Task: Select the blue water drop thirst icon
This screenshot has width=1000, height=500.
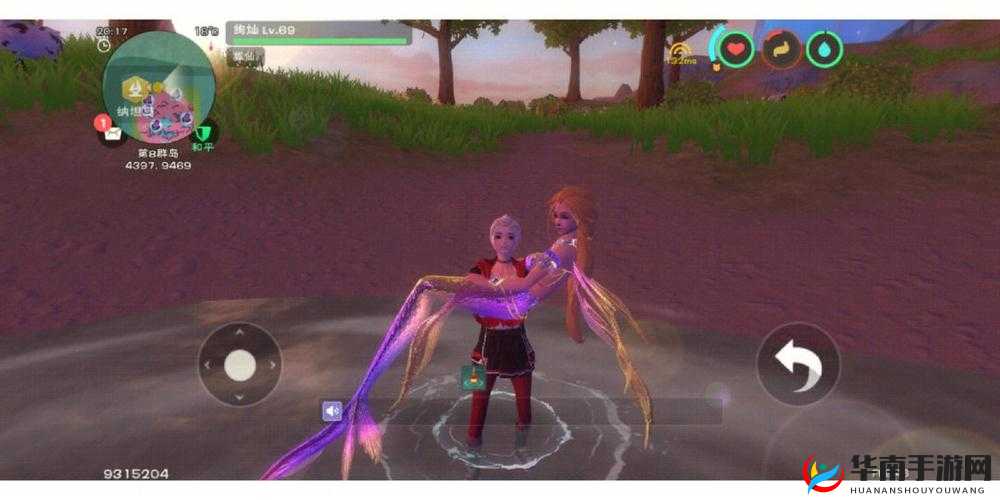Action: pos(825,48)
